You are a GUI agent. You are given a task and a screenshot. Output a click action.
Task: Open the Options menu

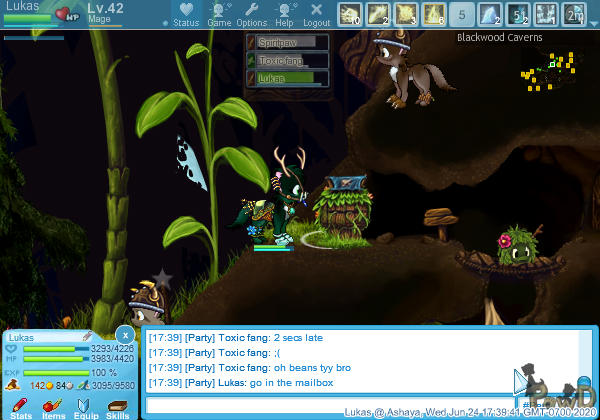click(252, 13)
